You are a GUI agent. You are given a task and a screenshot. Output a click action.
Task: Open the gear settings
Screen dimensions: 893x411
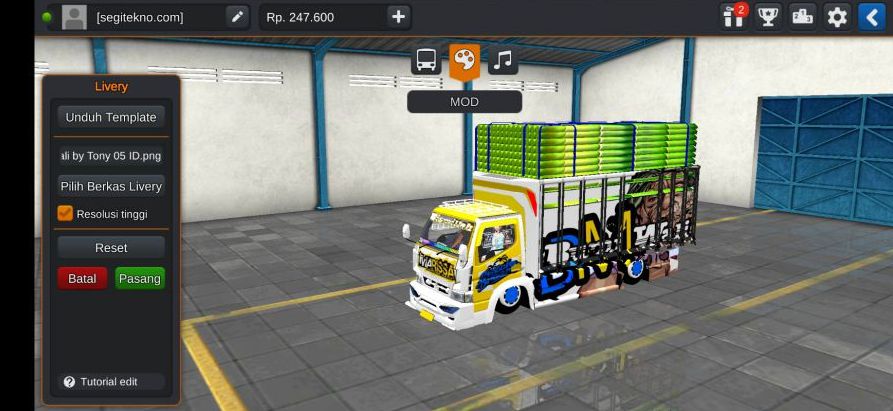[837, 16]
